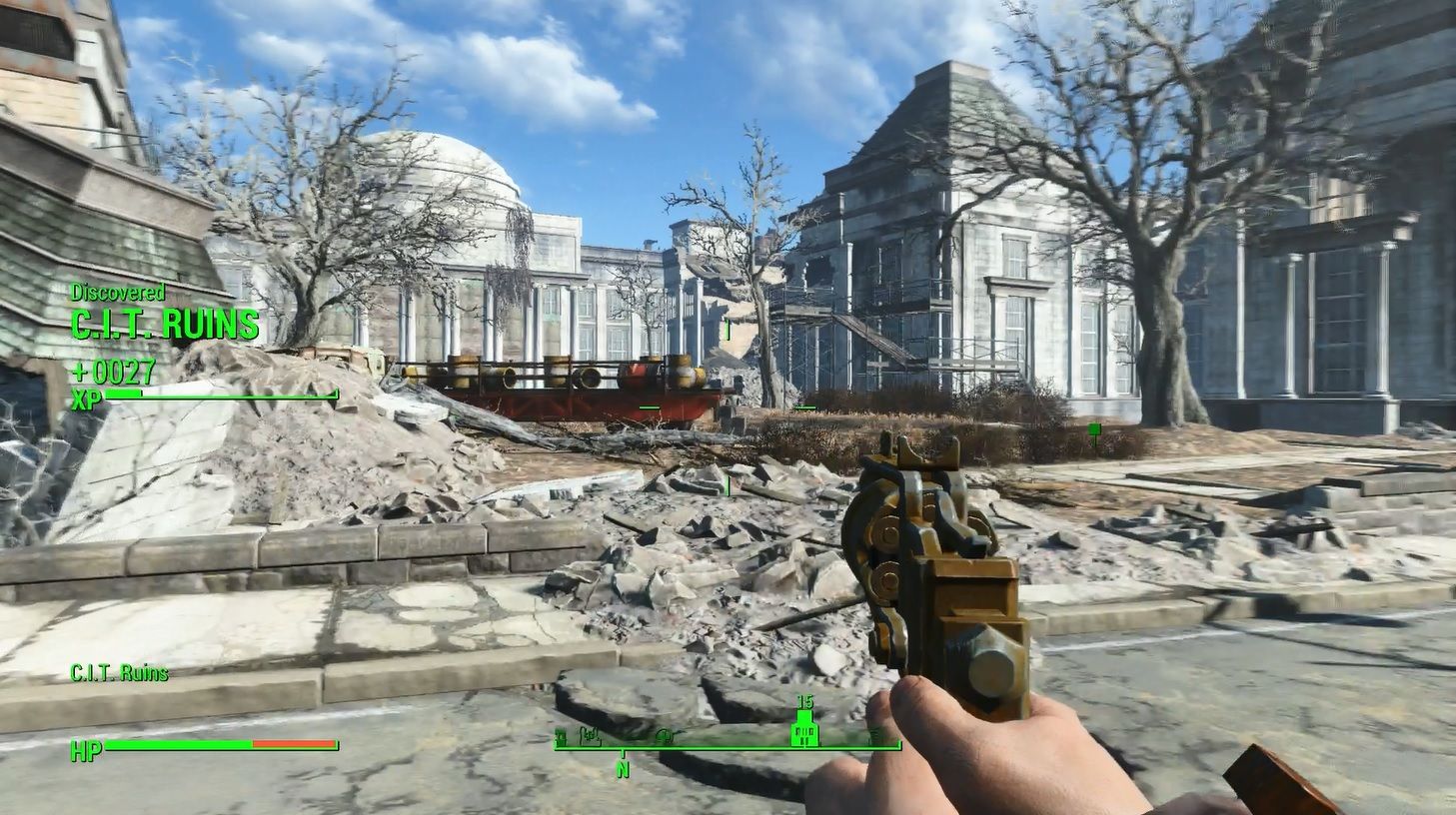Click the N cardinal marker on the compass
Screen dimensions: 1456x815
click(624, 769)
